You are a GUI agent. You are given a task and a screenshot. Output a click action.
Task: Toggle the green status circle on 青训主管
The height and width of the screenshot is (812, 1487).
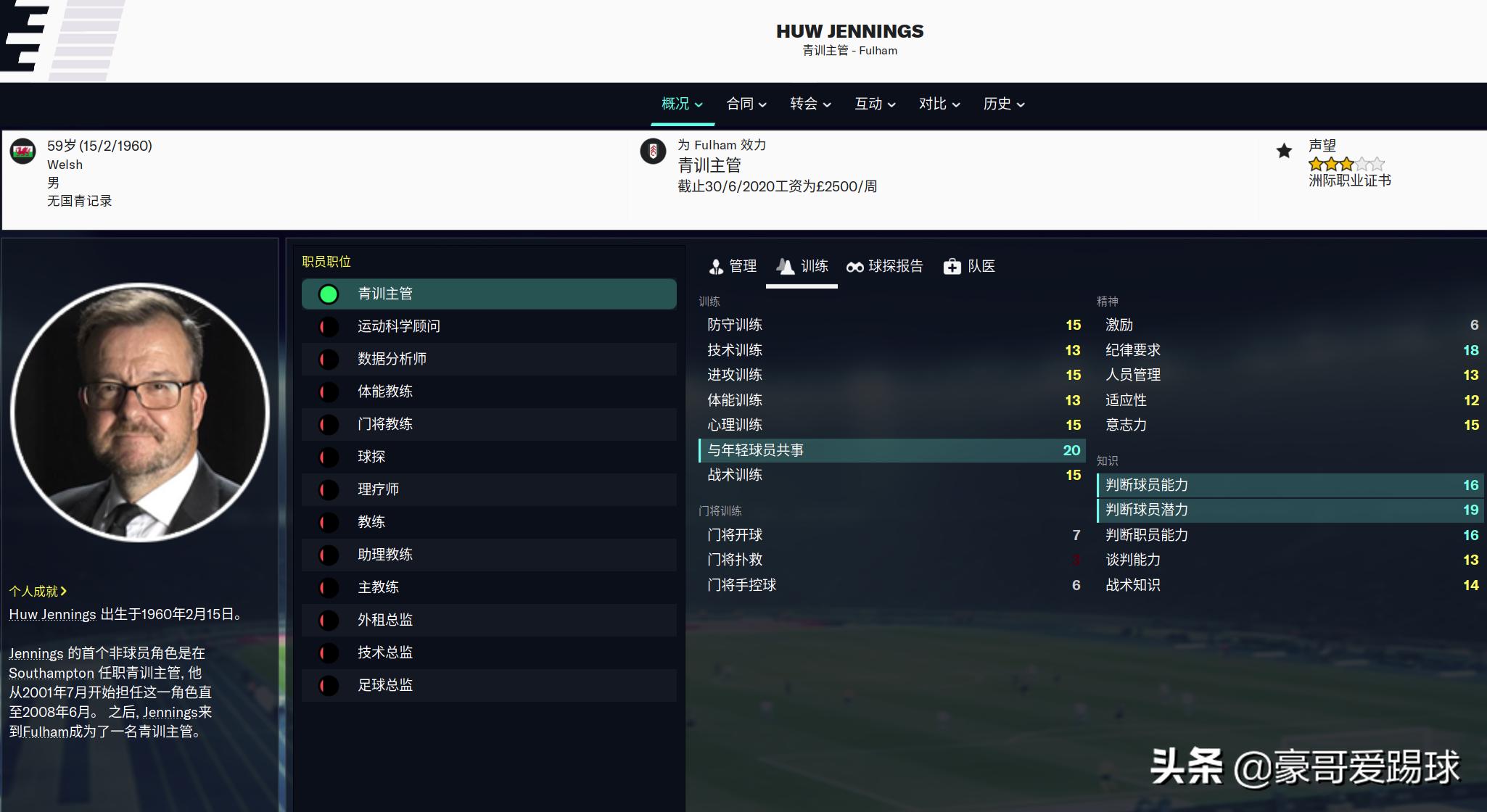point(329,294)
